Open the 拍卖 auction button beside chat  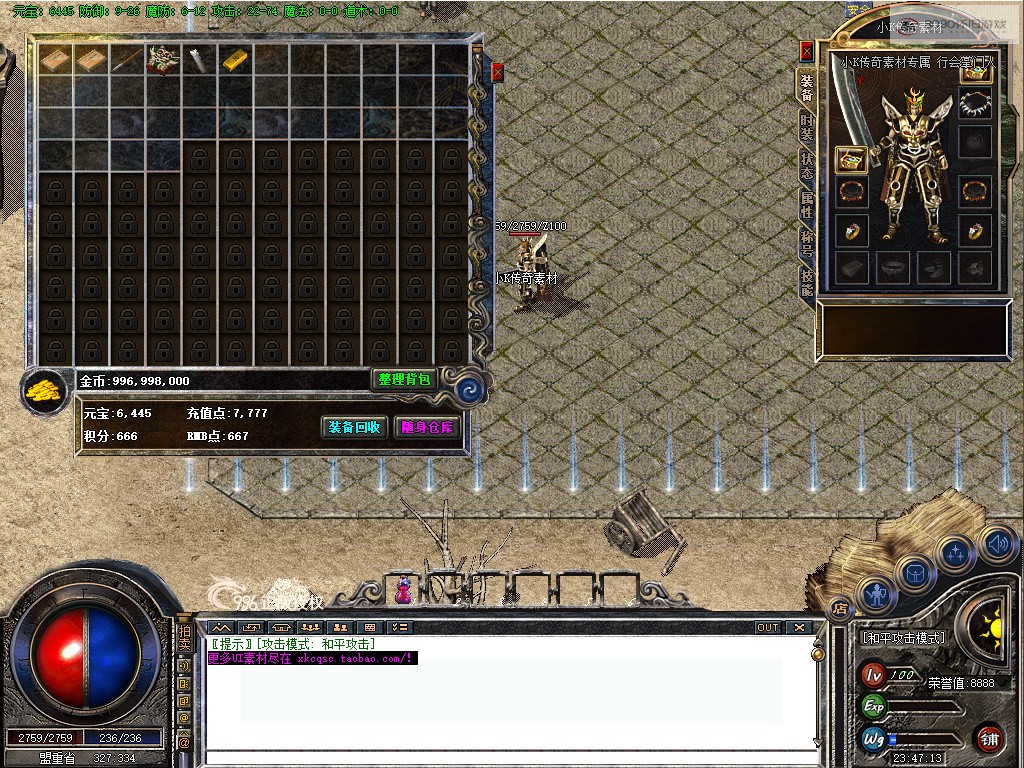(x=184, y=639)
